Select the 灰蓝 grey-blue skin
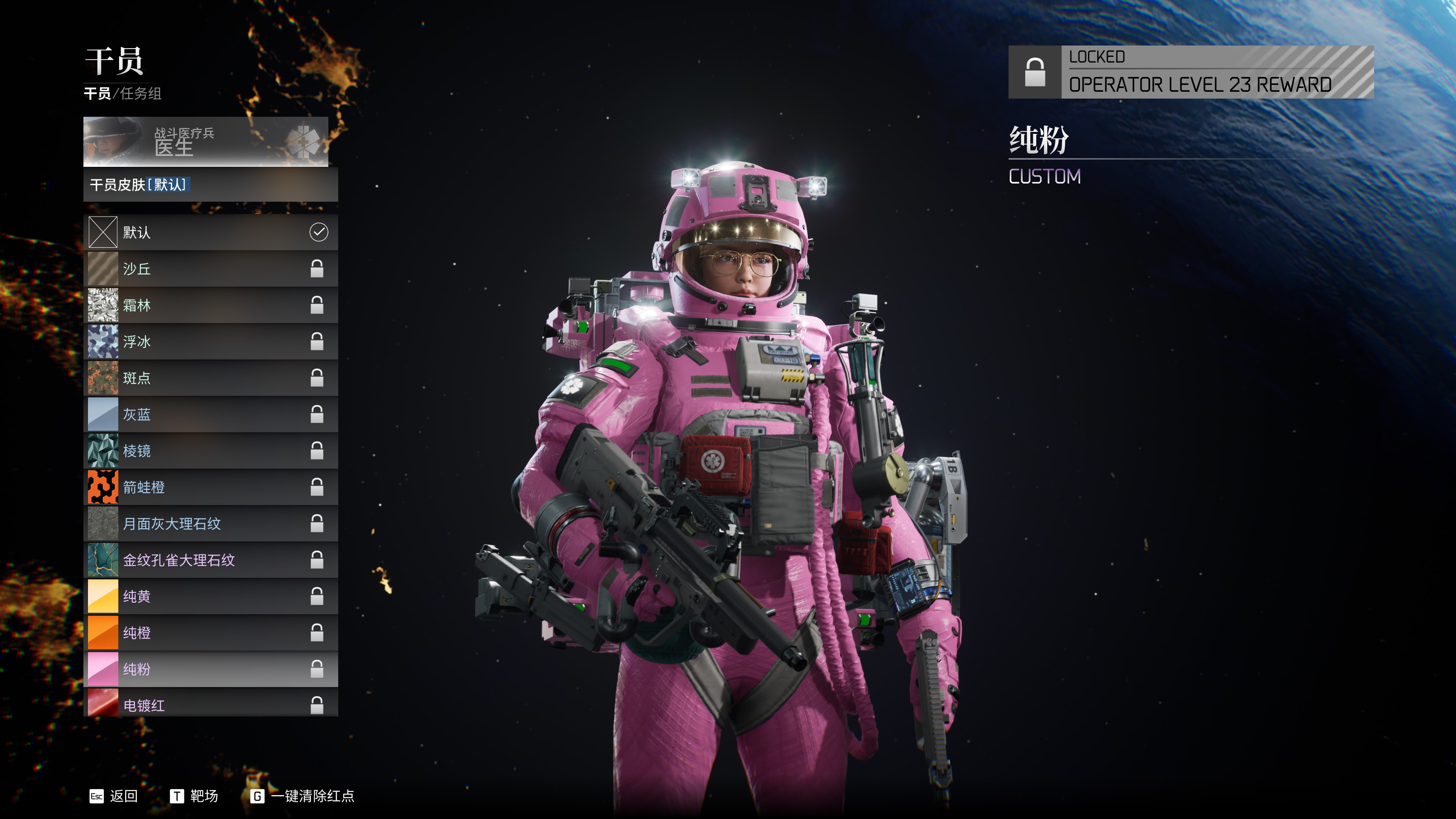This screenshot has height=819, width=1456. coord(210,414)
